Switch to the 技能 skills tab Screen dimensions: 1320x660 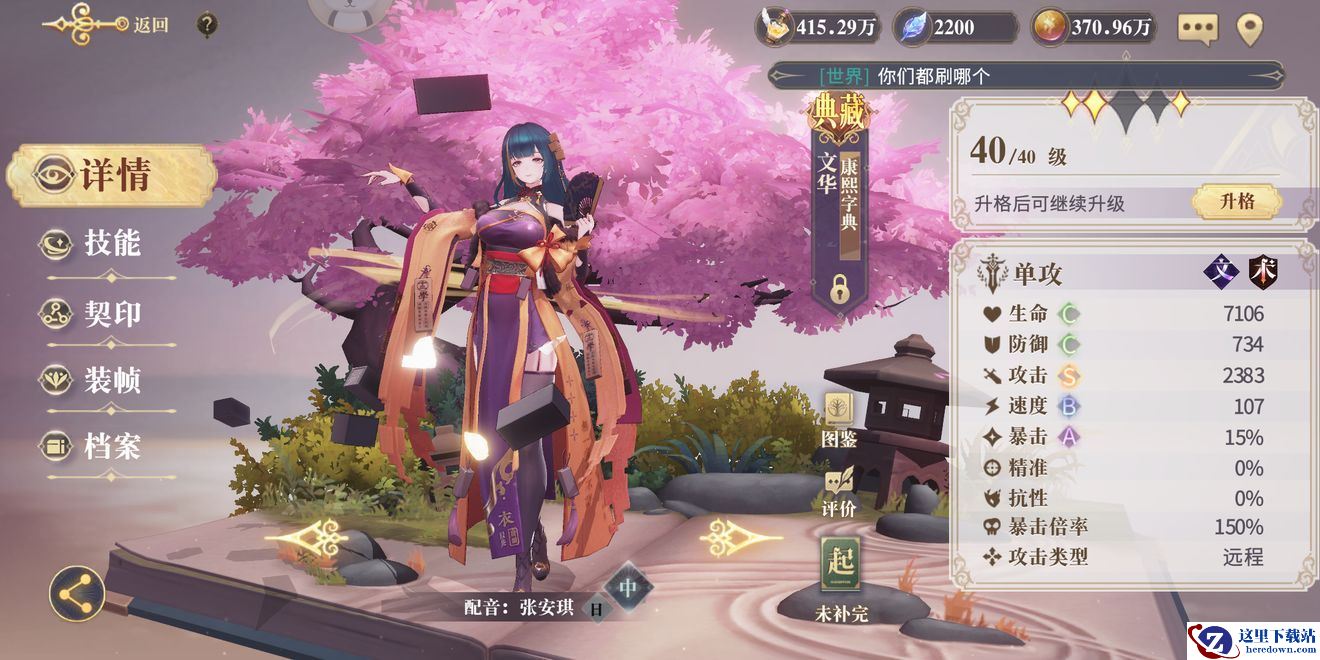click(108, 243)
